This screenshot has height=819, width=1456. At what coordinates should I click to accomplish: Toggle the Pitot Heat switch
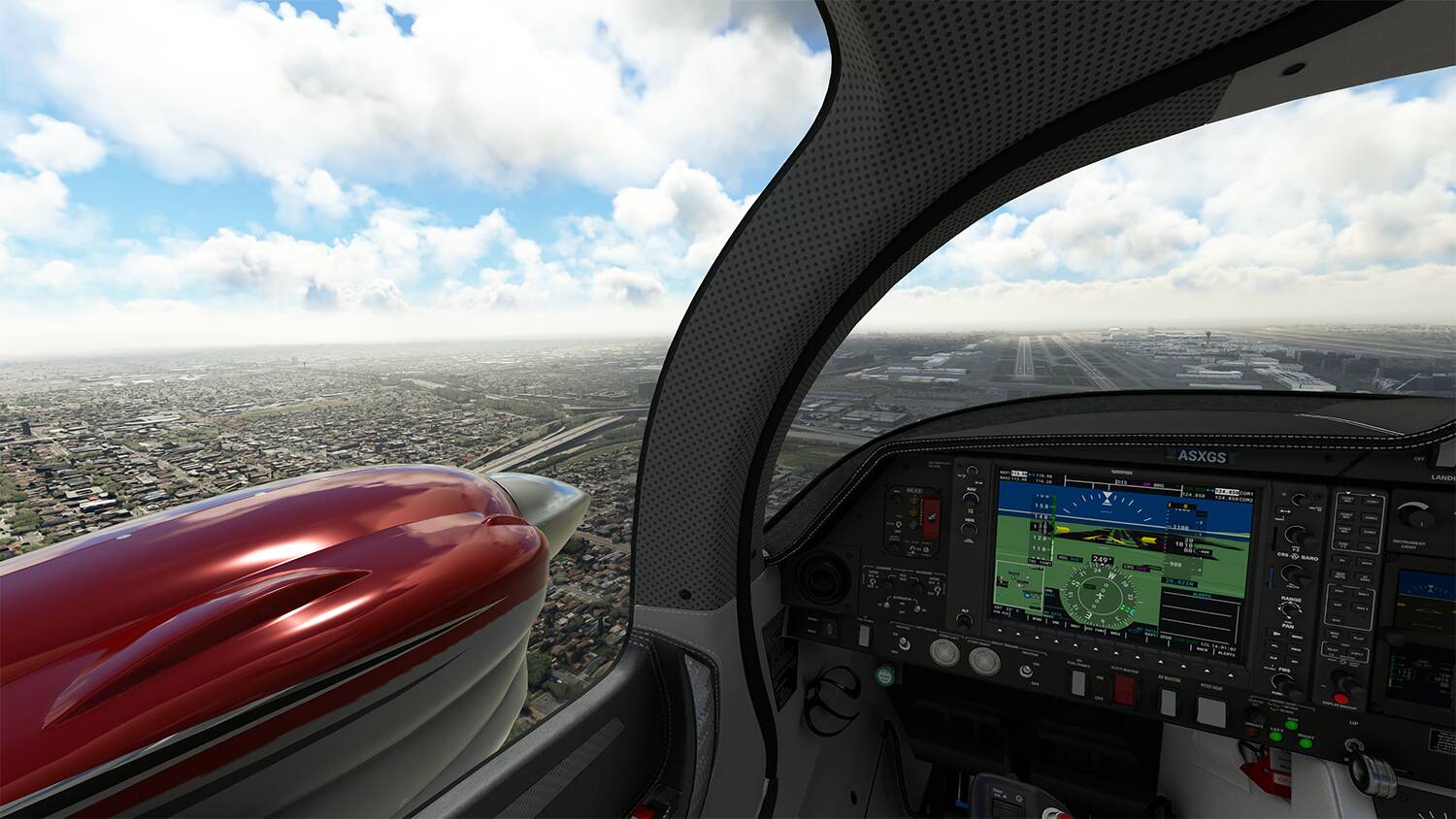pyautogui.click(x=1210, y=711)
